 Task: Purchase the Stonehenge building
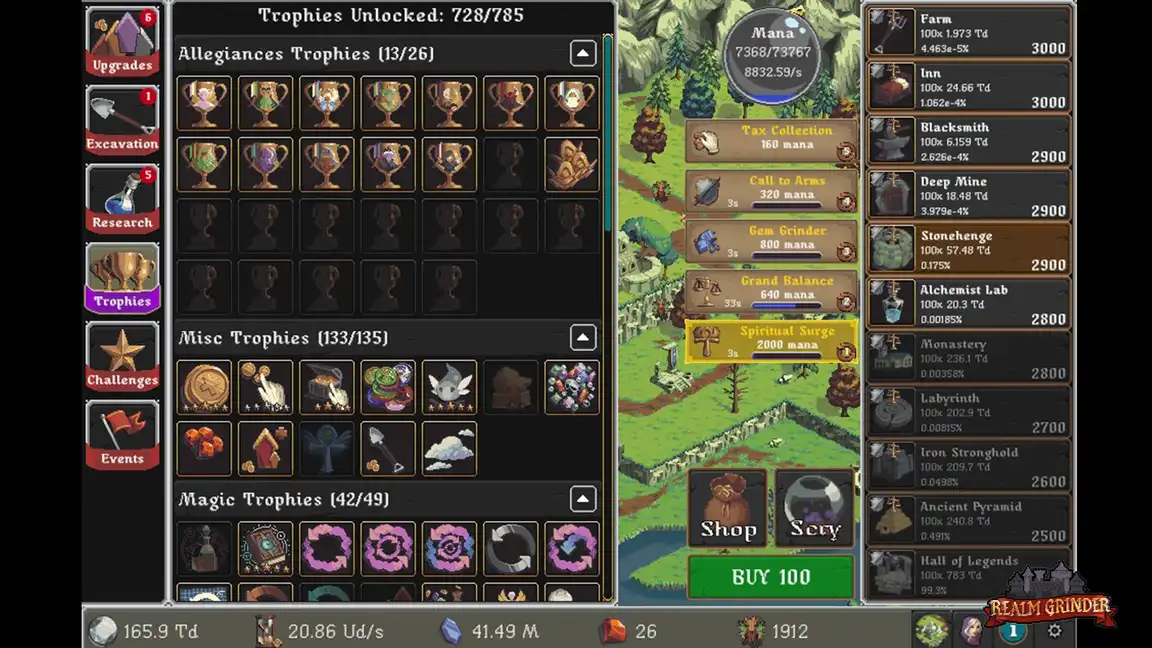968,250
